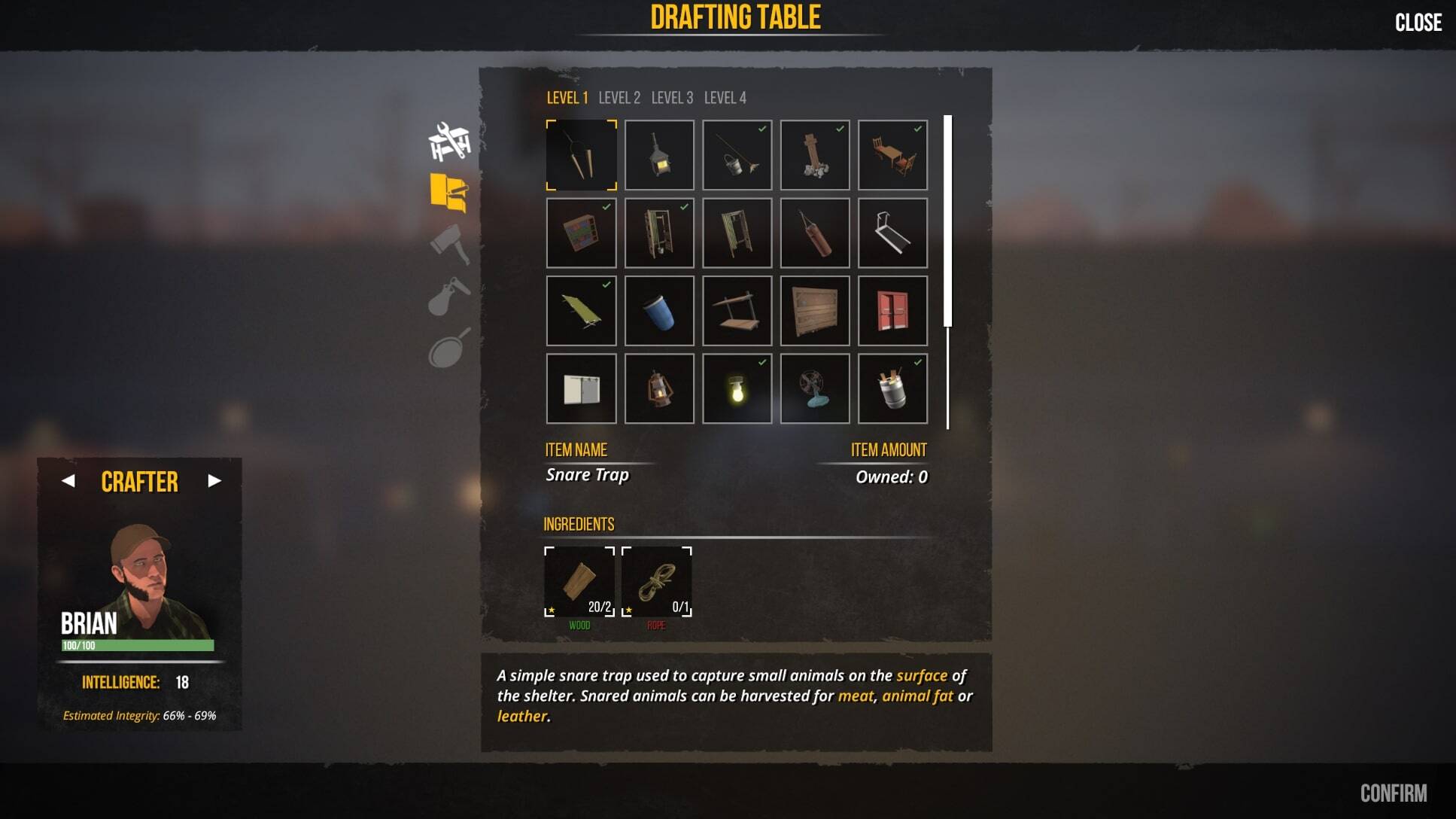Select the bookshelf recipe slot
Image resolution: width=1456 pixels, height=819 pixels.
[581, 233]
